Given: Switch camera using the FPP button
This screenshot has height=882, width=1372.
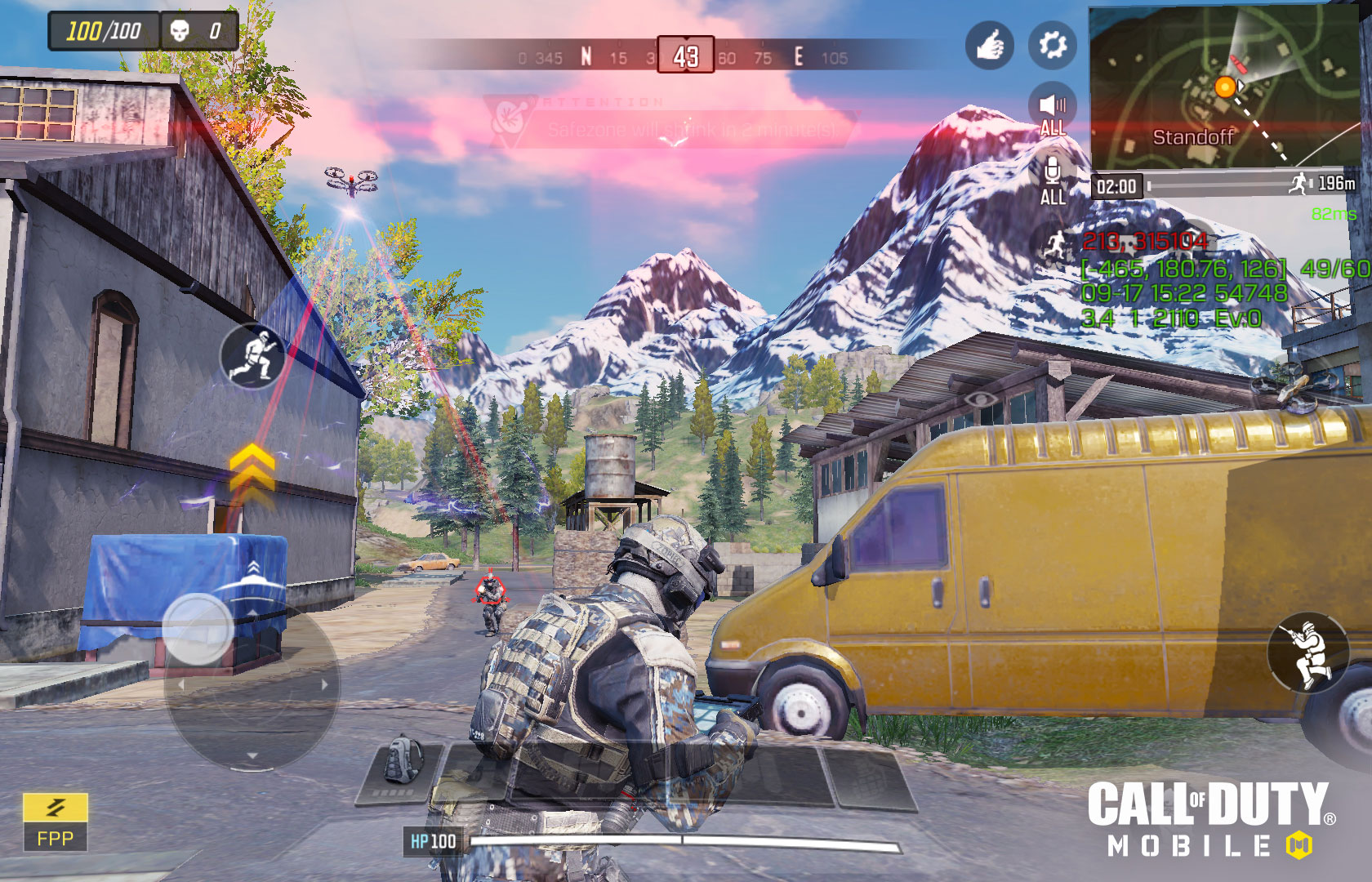Looking at the screenshot, I should (55, 822).
